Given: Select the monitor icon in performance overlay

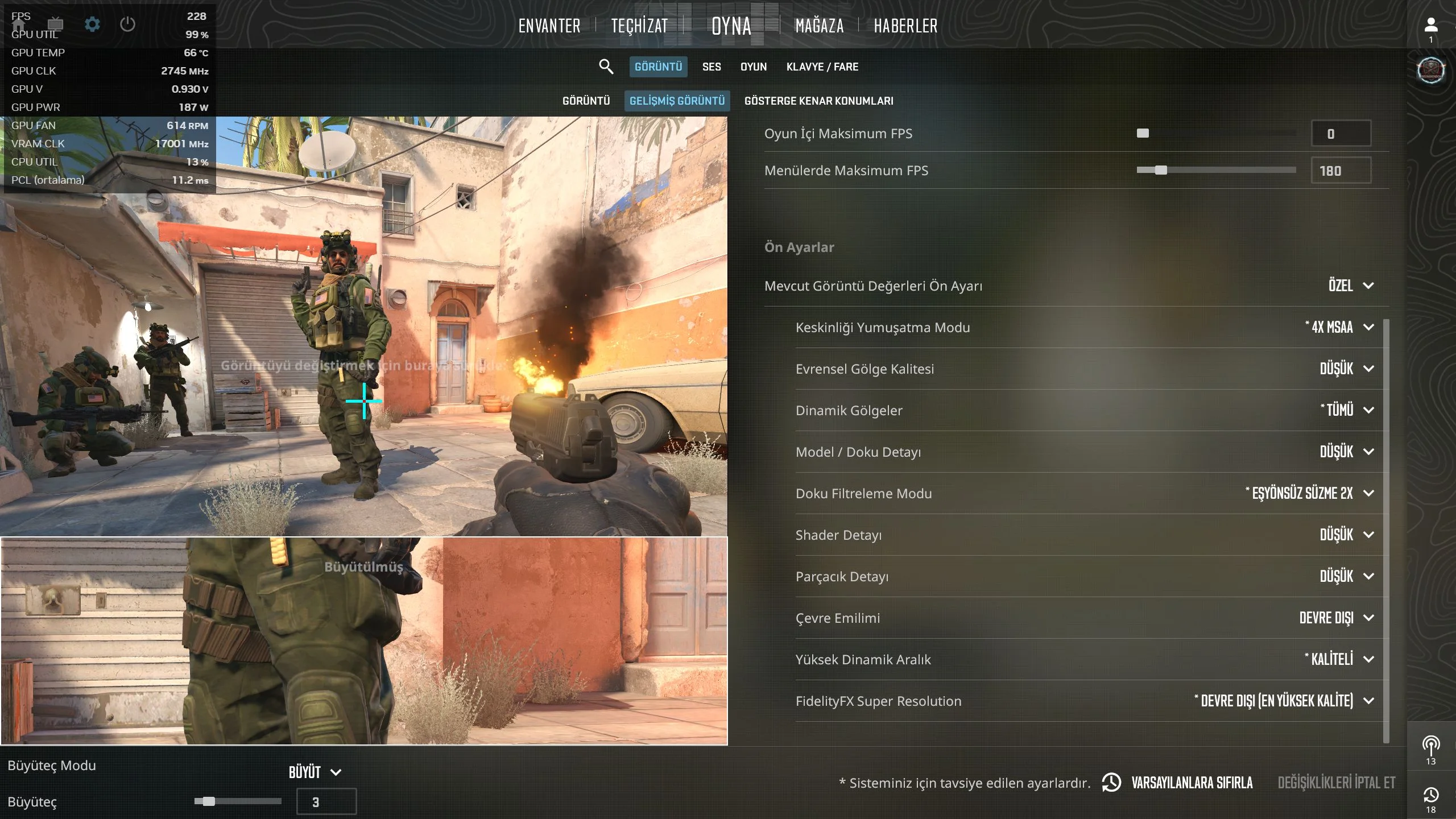Looking at the screenshot, I should click(x=55, y=25).
